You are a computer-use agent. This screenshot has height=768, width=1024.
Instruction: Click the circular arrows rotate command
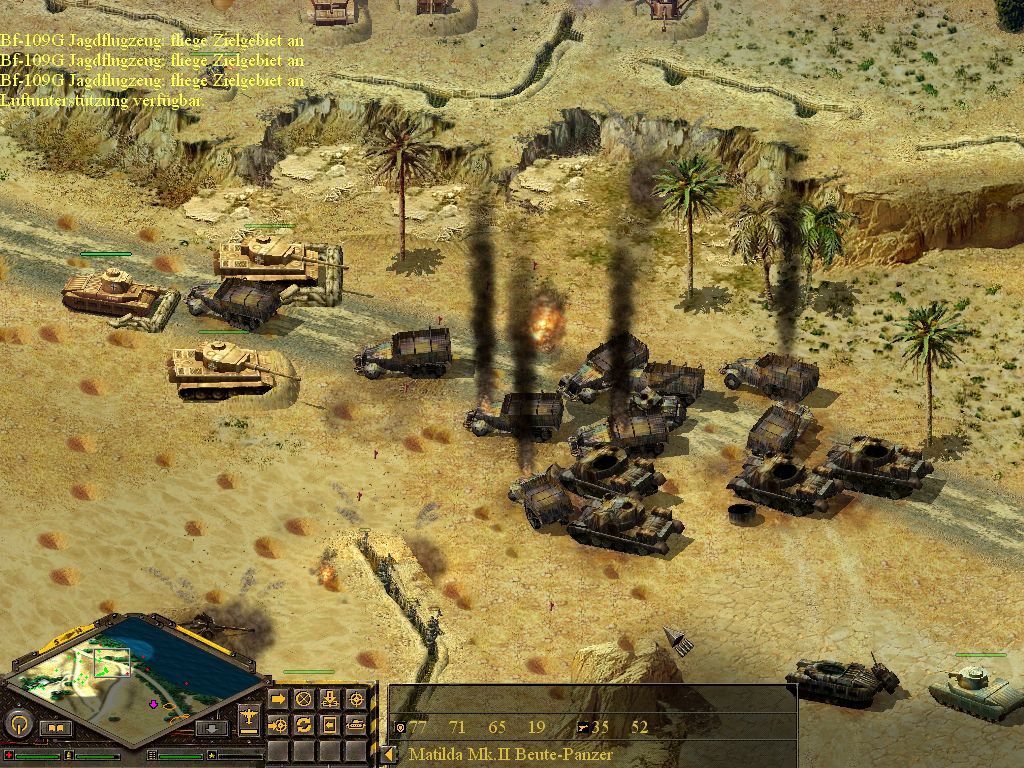[x=303, y=723]
